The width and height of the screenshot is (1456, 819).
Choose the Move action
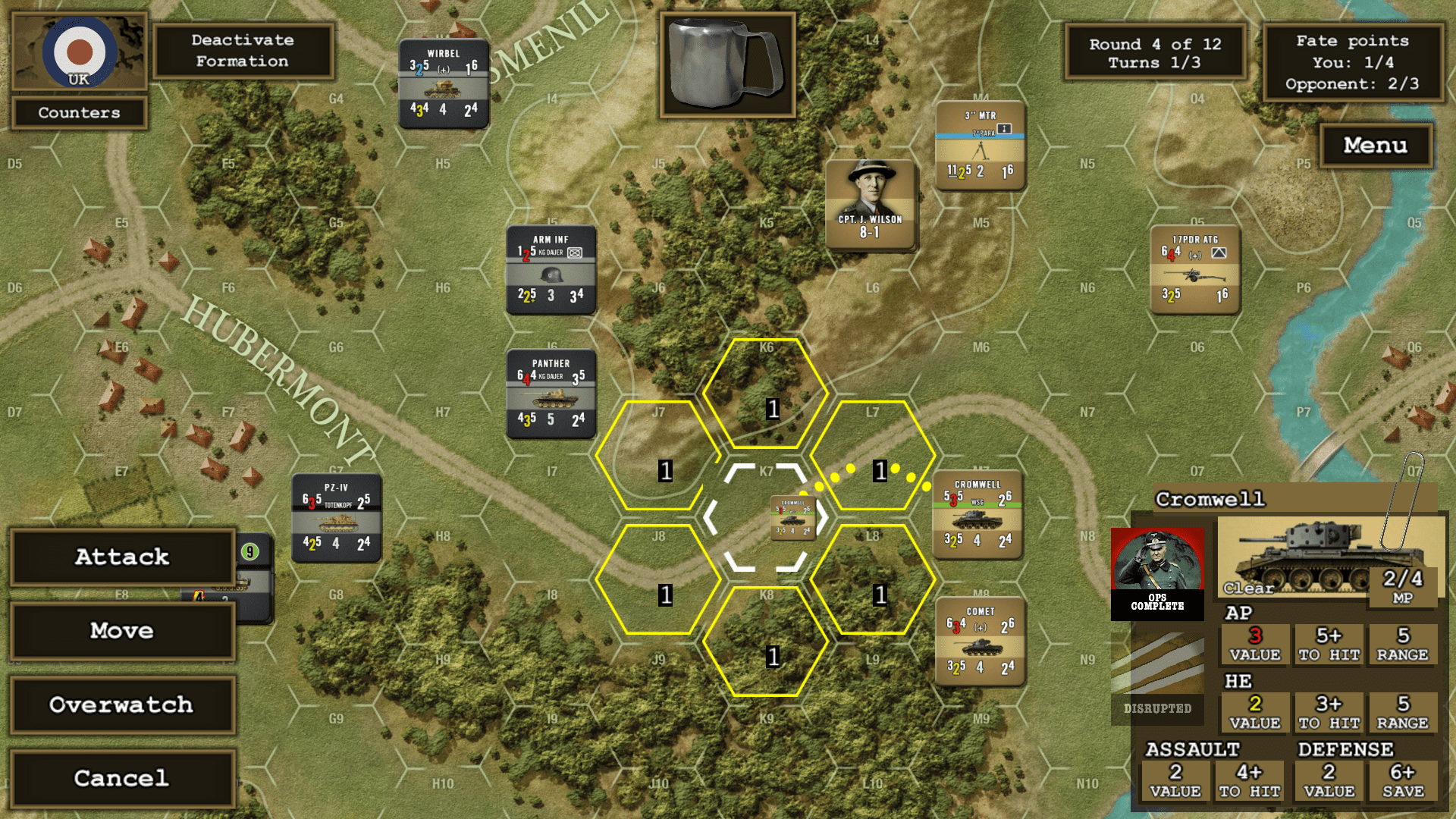[122, 631]
